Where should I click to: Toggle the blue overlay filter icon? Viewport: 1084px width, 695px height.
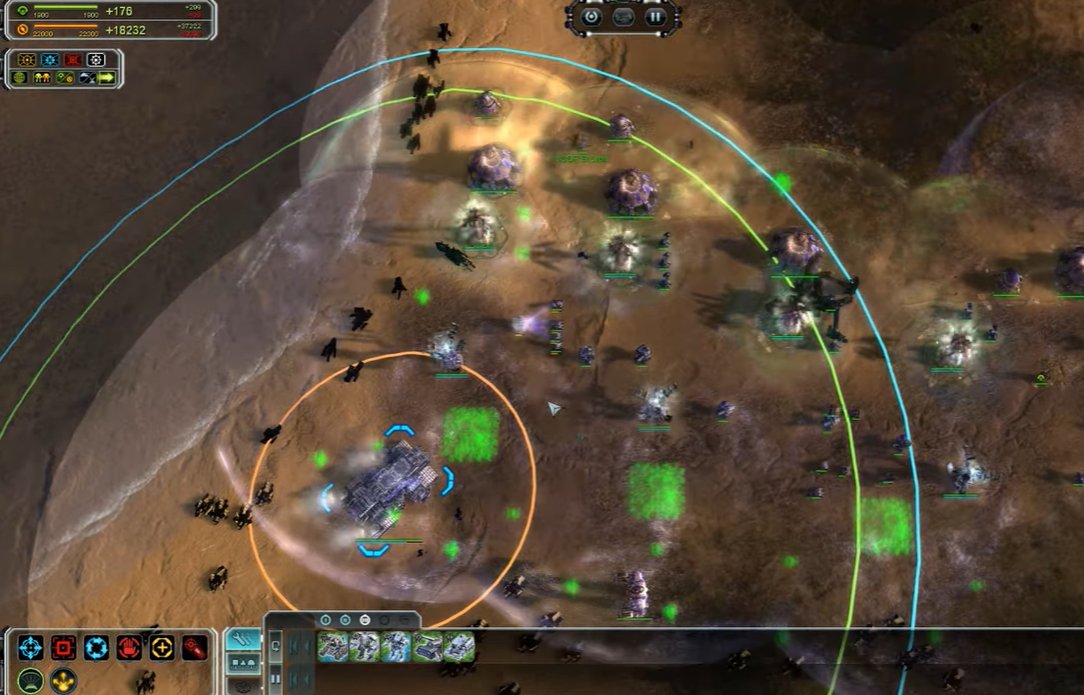click(50, 60)
